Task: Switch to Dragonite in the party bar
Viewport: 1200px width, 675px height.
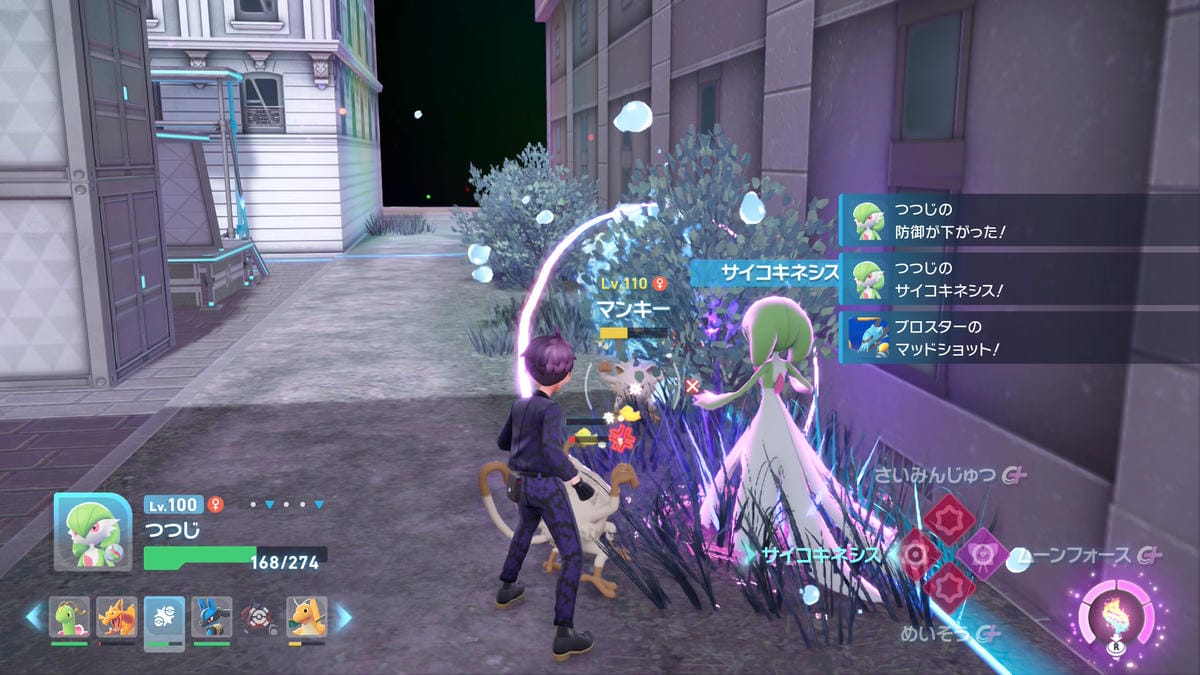Action: click(307, 617)
